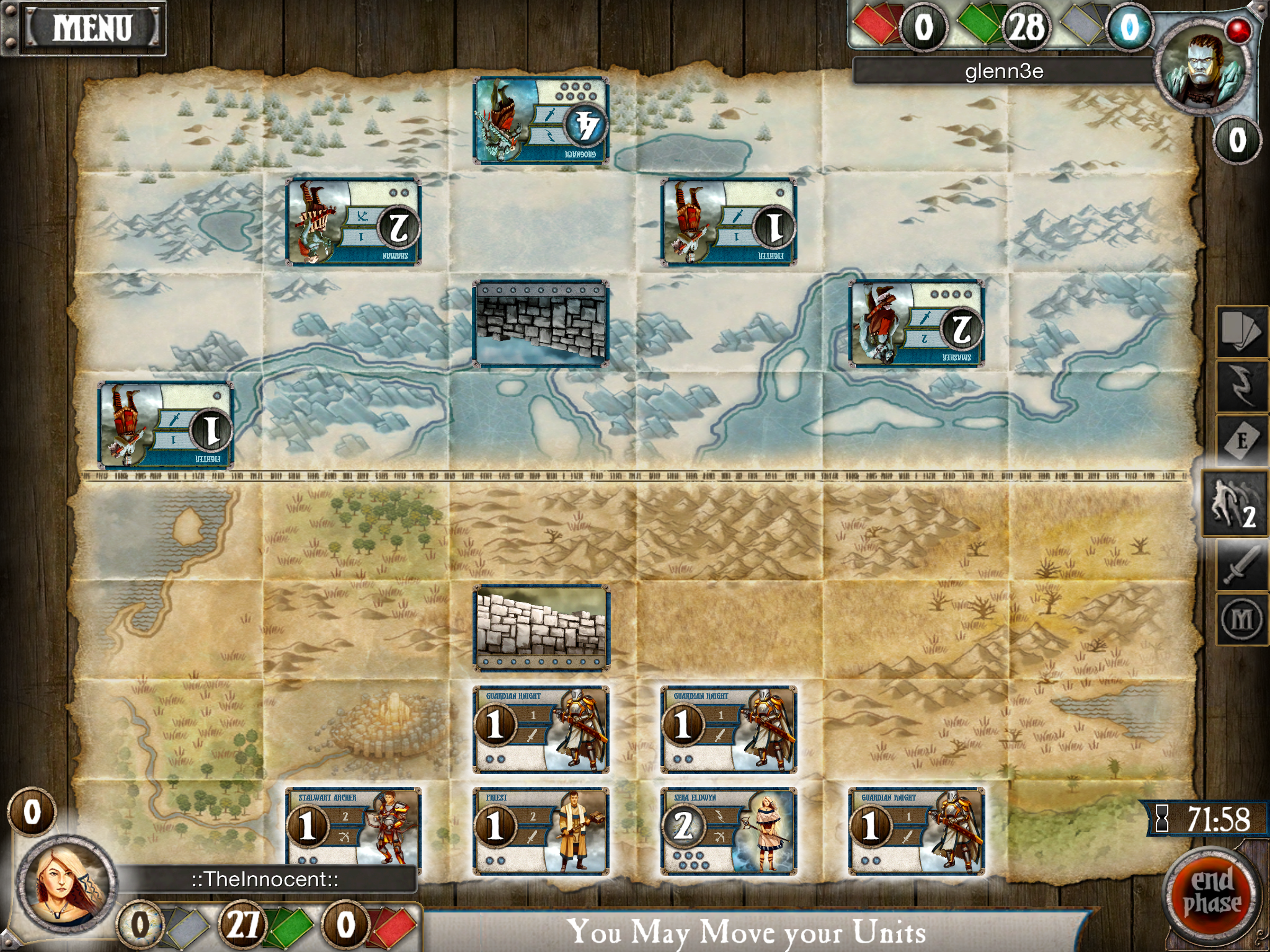Click the attack phase sword icon

pos(1241,565)
